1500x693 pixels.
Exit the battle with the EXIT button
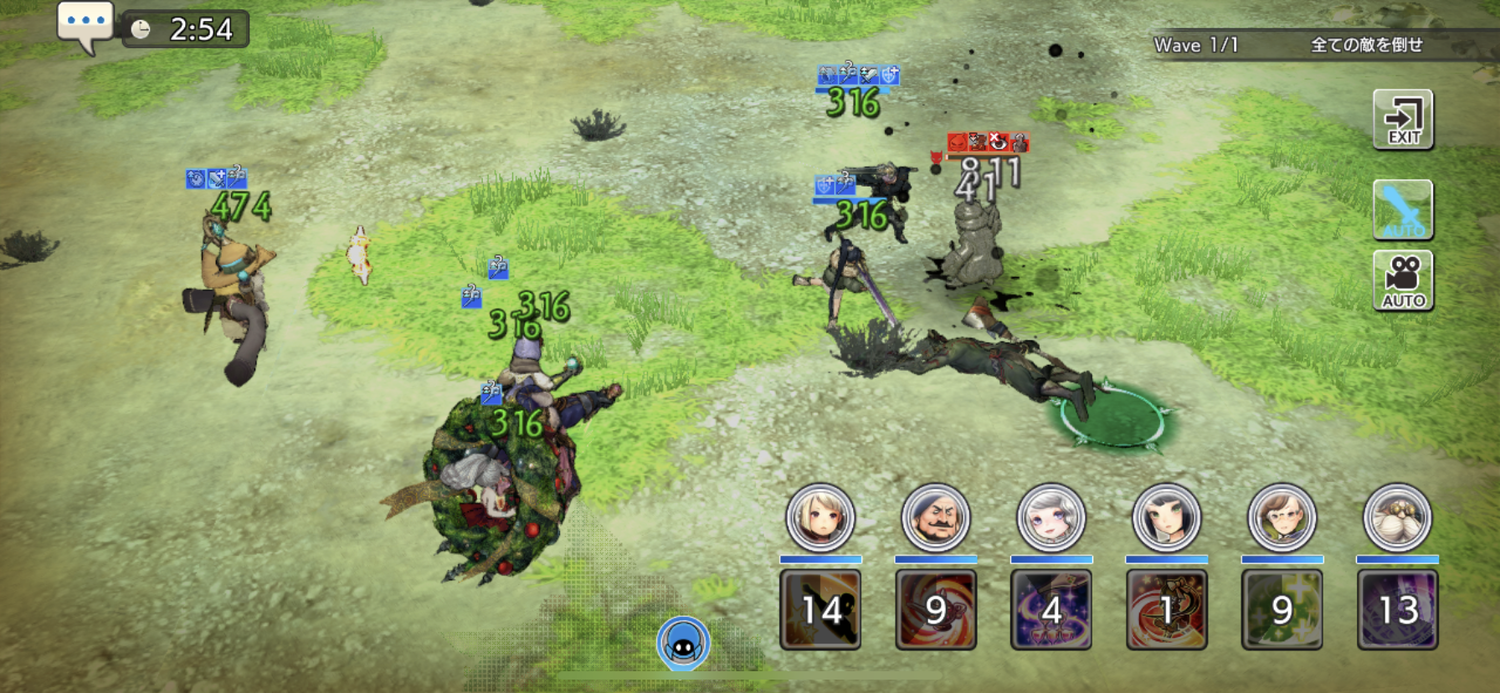(x=1403, y=119)
